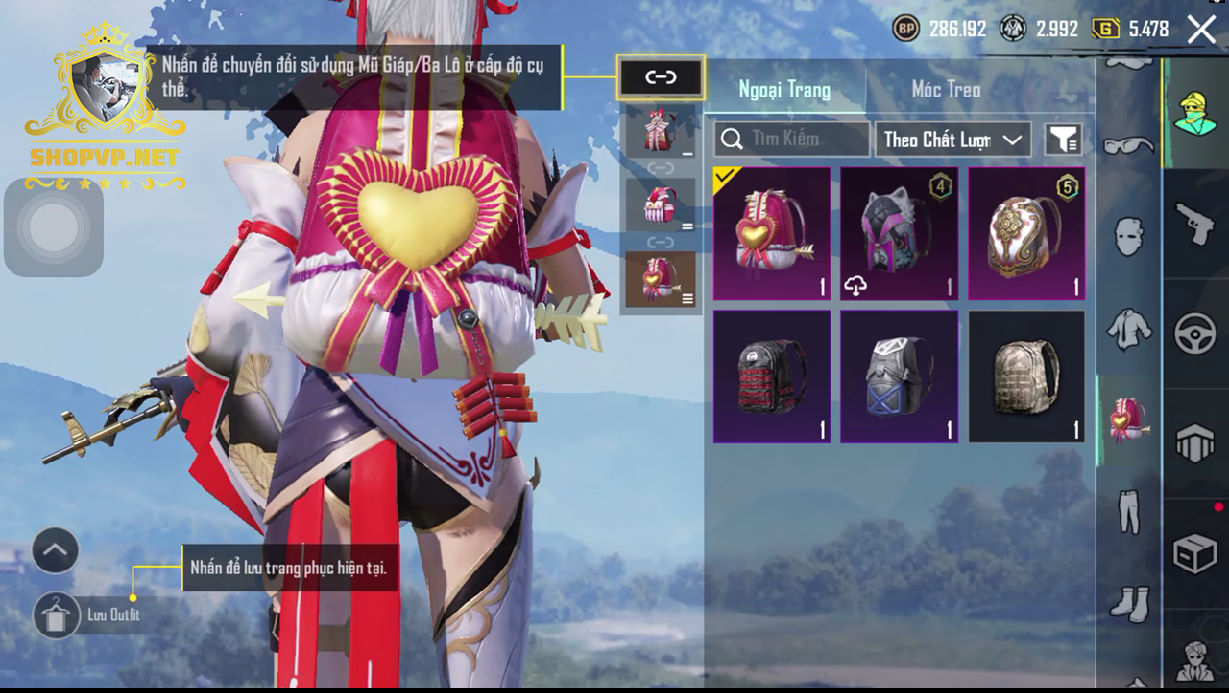This screenshot has width=1229, height=693.
Task: Select the shirt clothing category
Action: (x=1129, y=330)
